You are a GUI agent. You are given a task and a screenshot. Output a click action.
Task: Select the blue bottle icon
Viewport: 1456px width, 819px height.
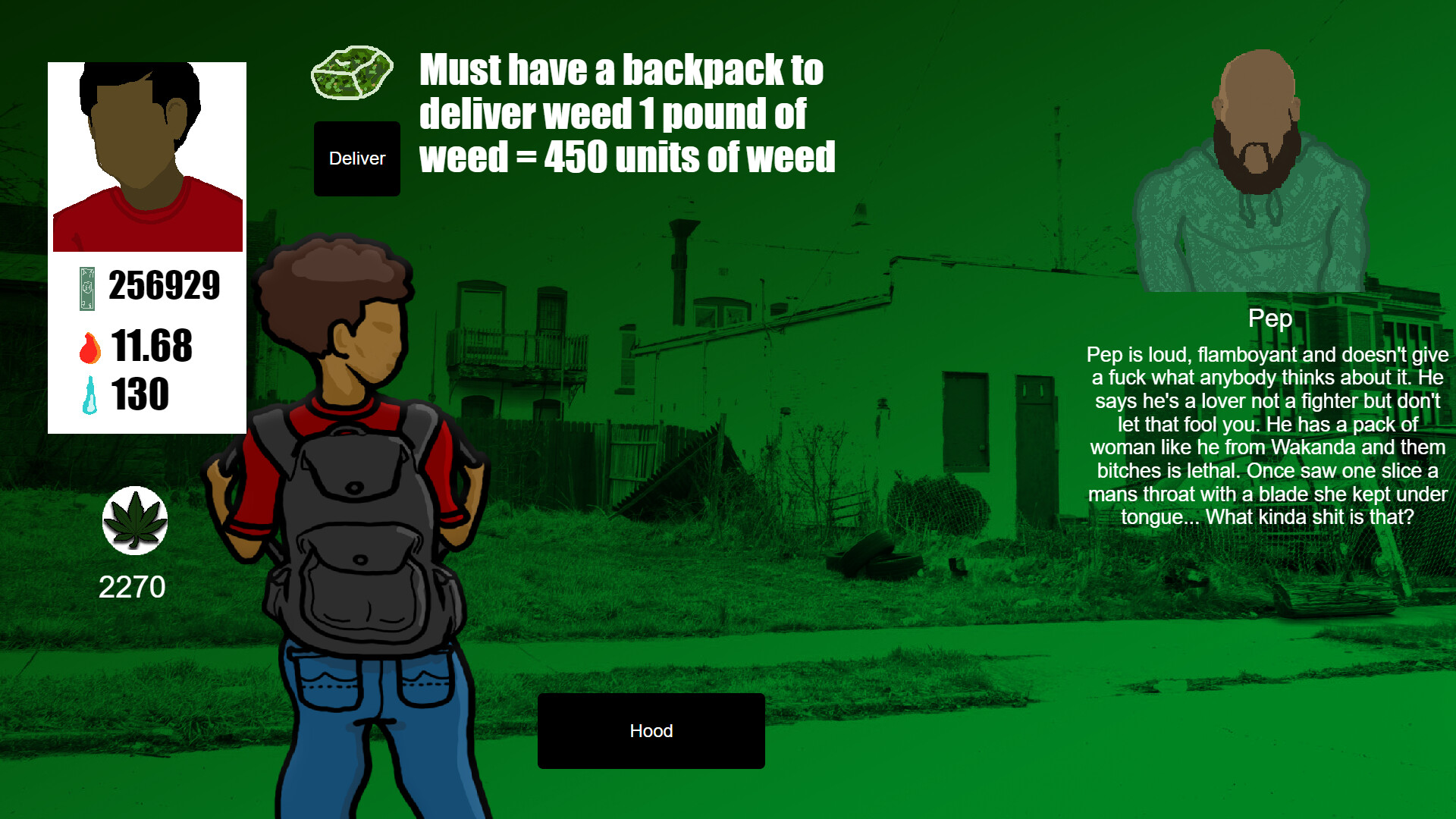click(89, 394)
